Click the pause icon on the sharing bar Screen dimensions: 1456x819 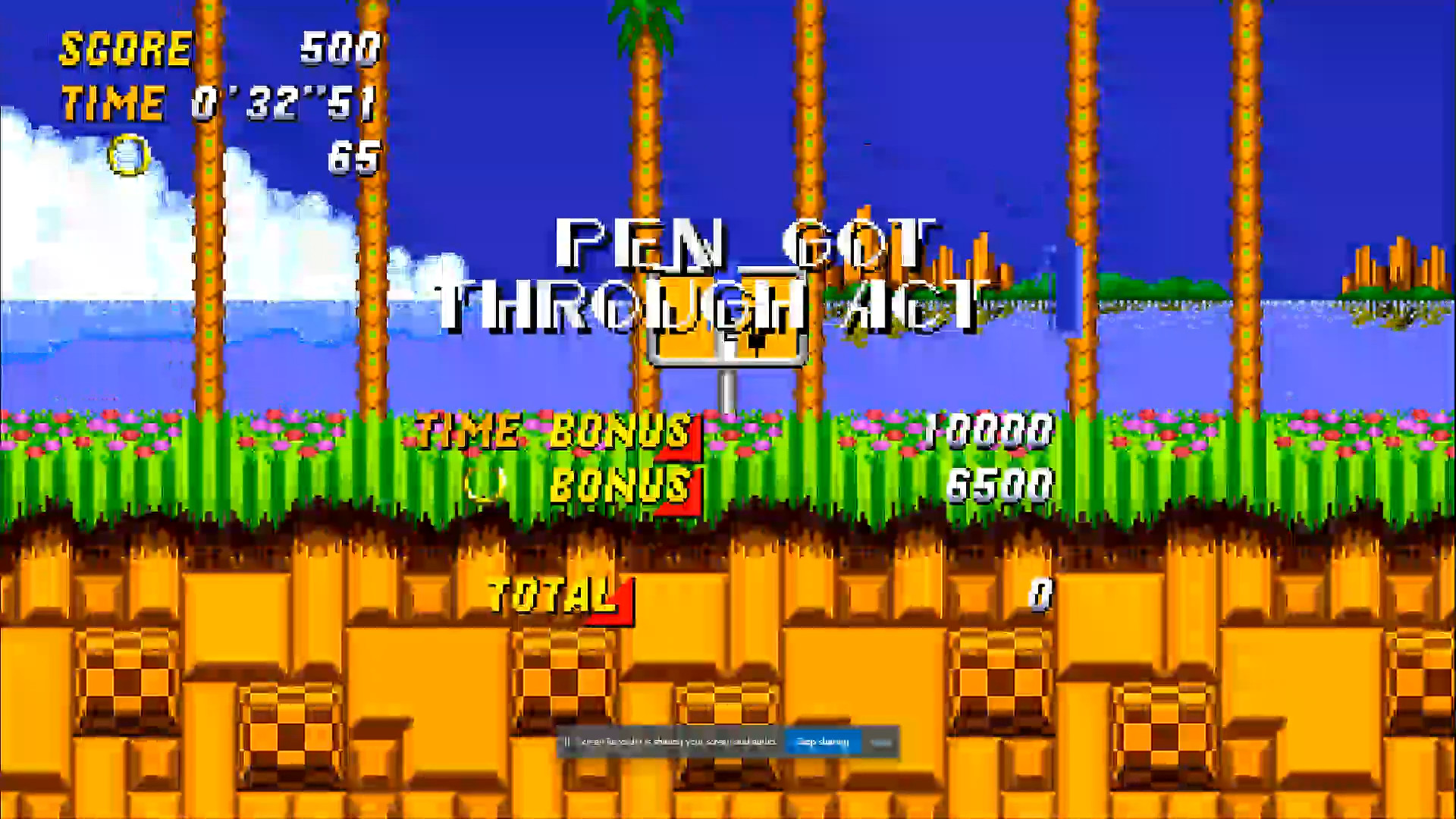(x=567, y=742)
